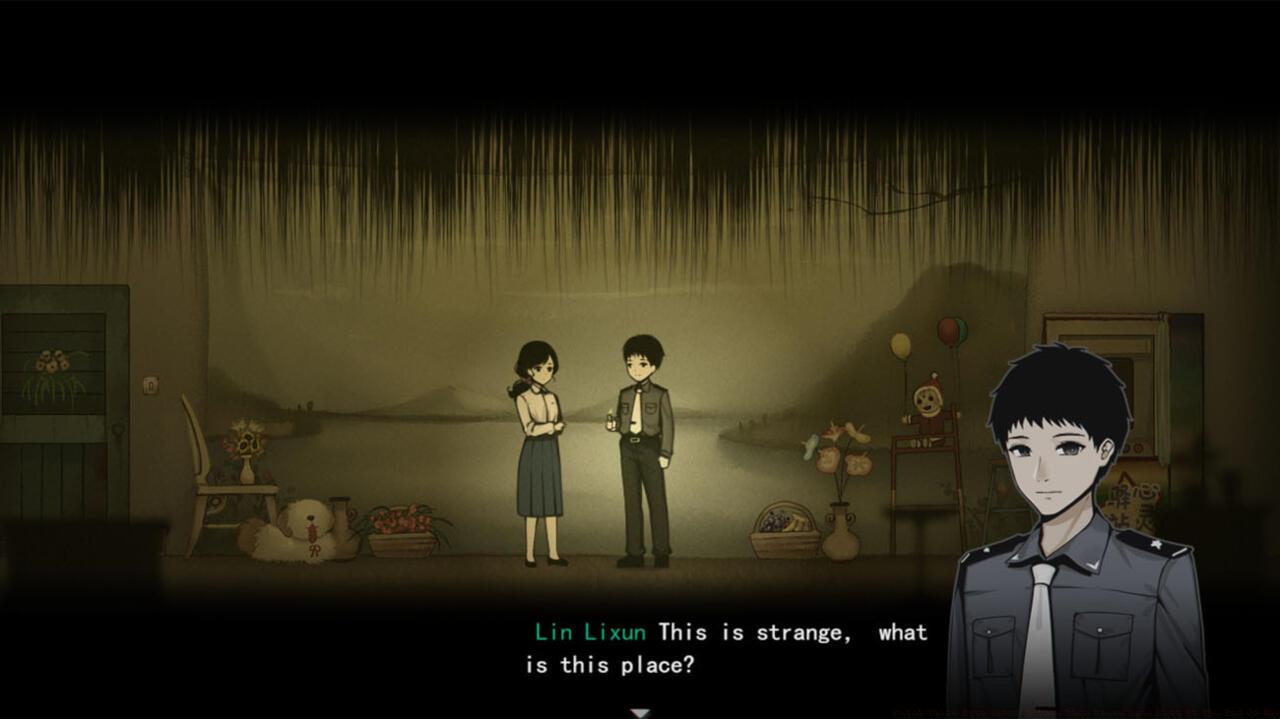Advance dialogue with the small down arrow
This screenshot has height=719, width=1280.
point(640,712)
